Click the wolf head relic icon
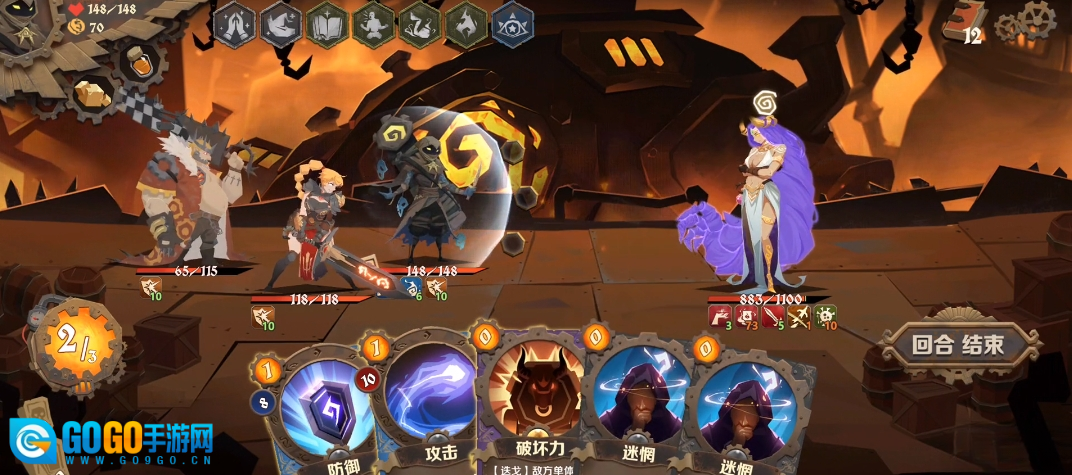Viewport: 1072px width, 475px height. point(465,24)
